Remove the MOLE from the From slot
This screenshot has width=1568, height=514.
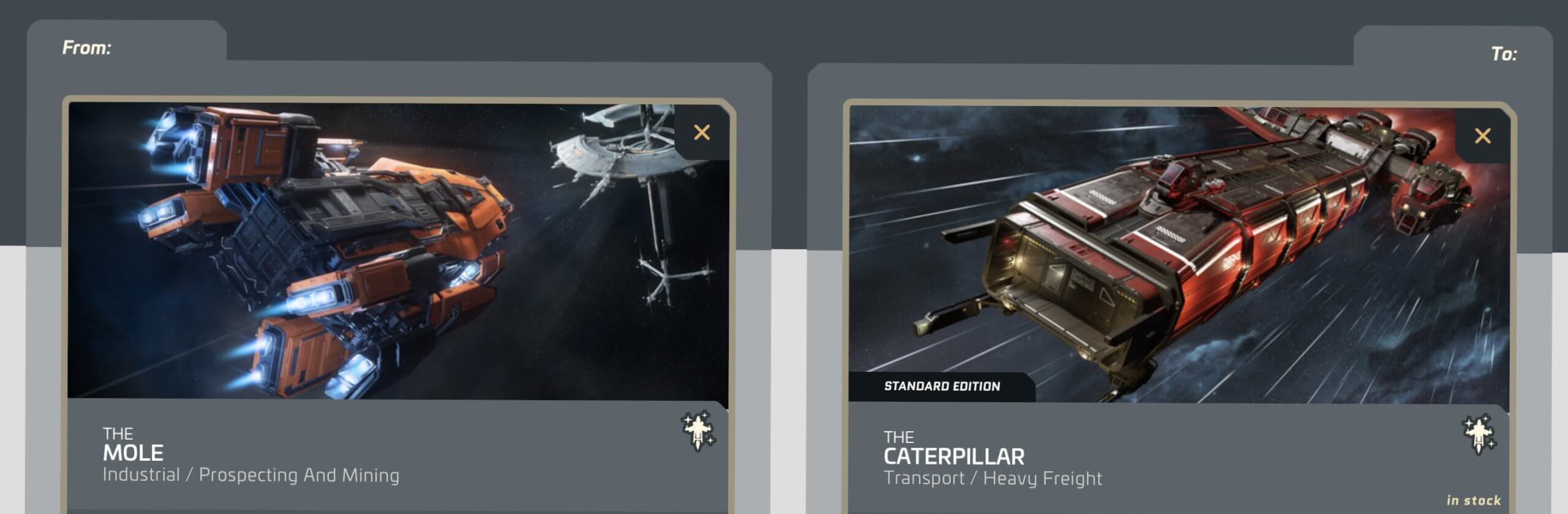coord(702,133)
